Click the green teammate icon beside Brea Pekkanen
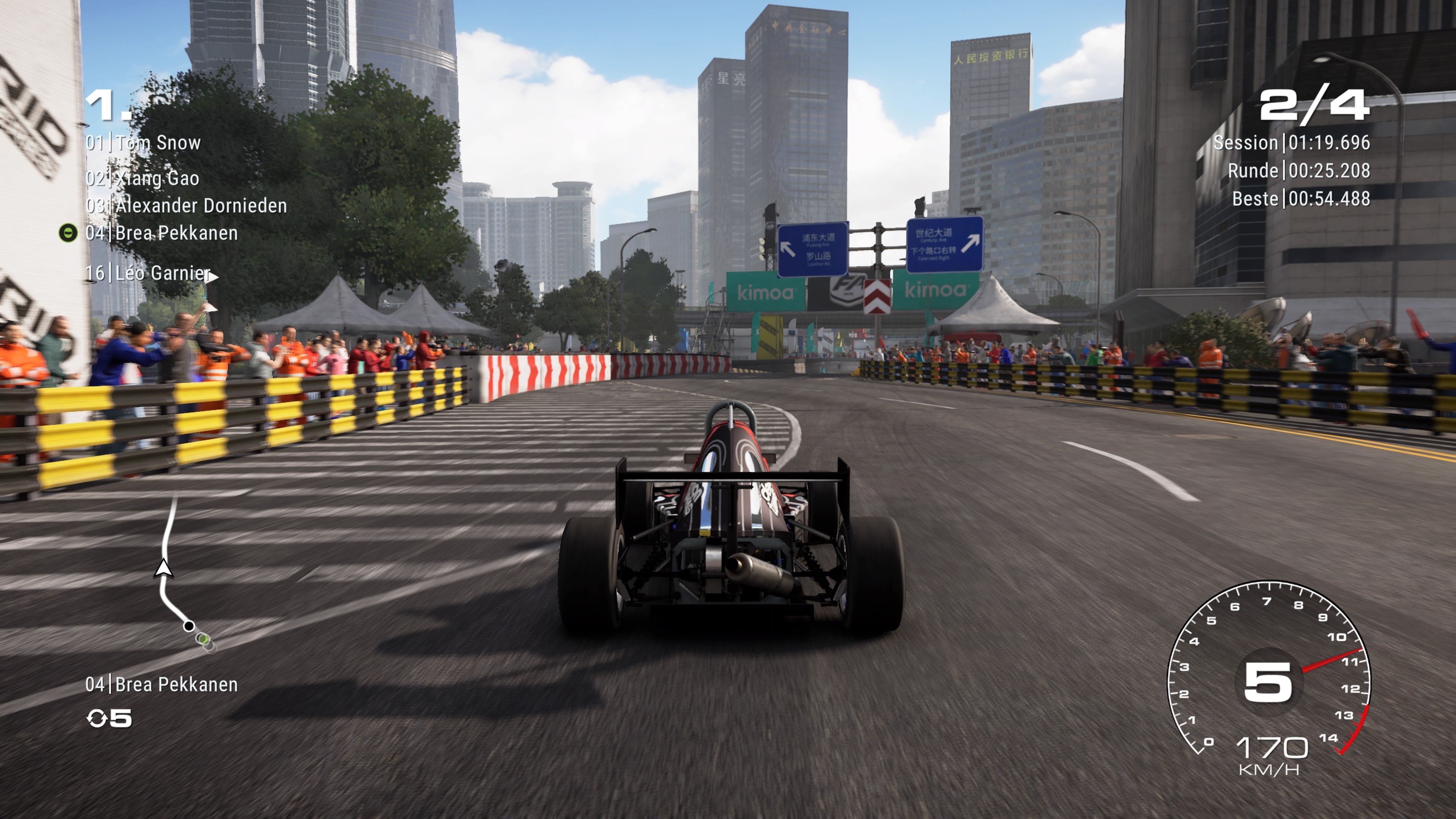Viewport: 1456px width, 819px height. point(68,233)
